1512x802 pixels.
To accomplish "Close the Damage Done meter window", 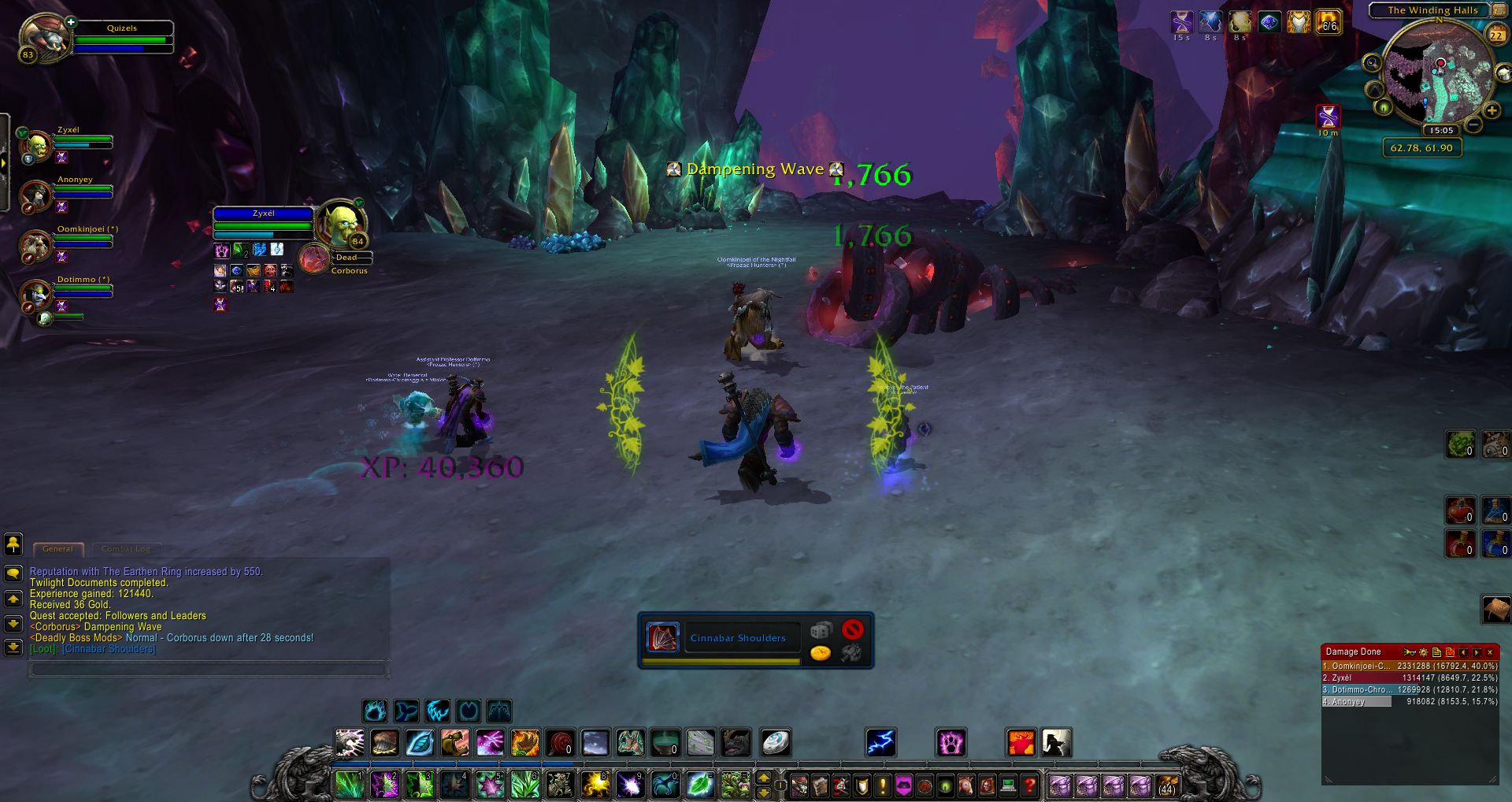I will tap(1490, 652).
